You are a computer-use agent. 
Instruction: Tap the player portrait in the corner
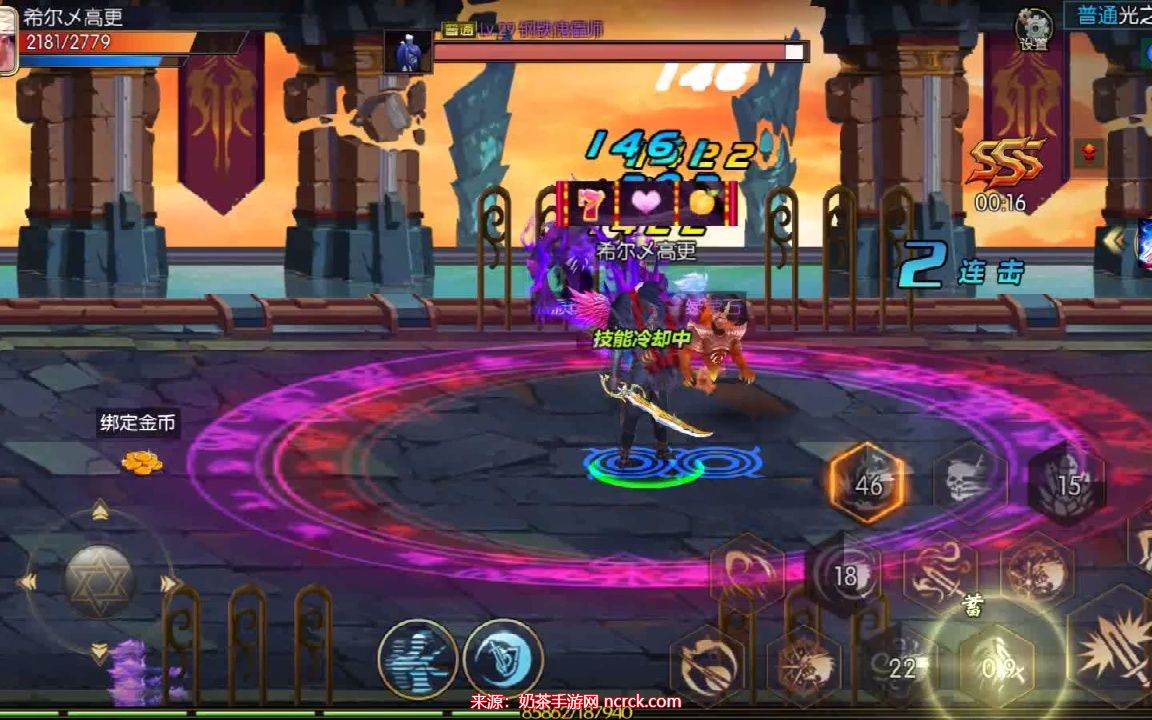click(x=8, y=40)
